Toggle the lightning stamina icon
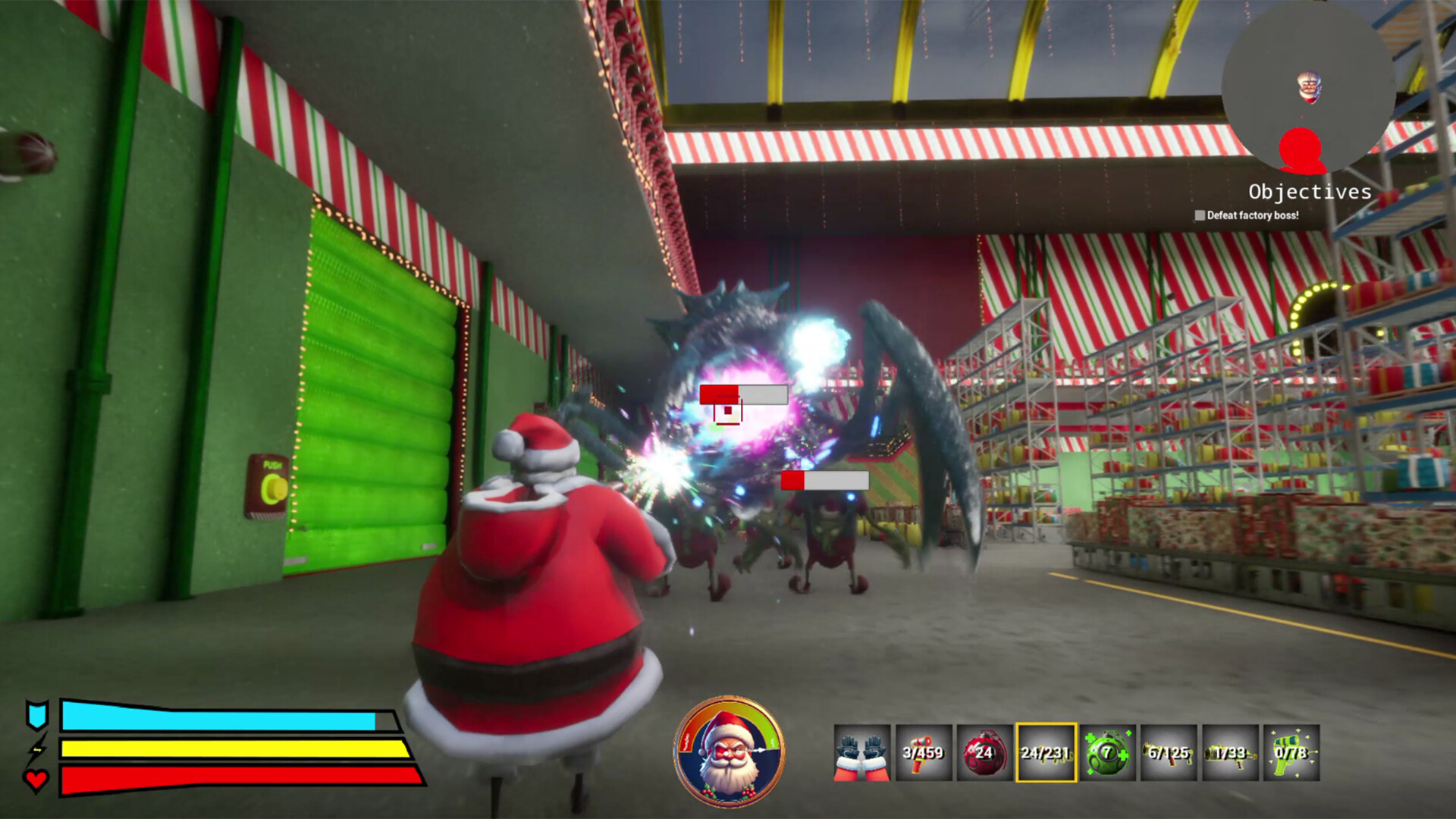The width and height of the screenshot is (1456, 819). tap(39, 749)
